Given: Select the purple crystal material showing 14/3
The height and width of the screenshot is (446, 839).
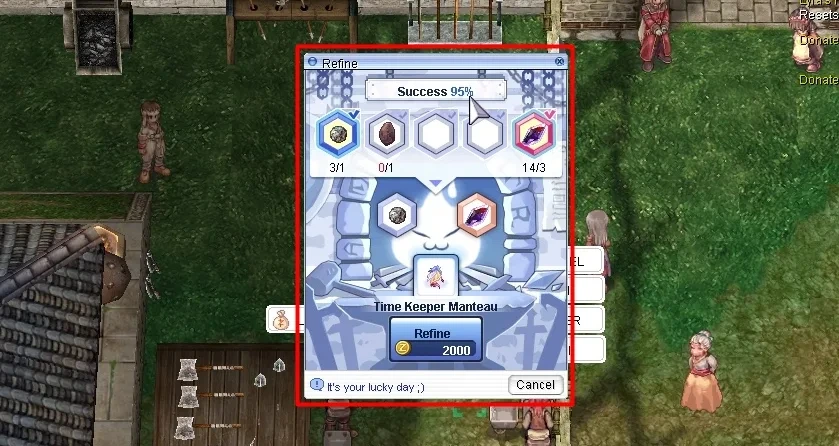Looking at the screenshot, I should [532, 134].
